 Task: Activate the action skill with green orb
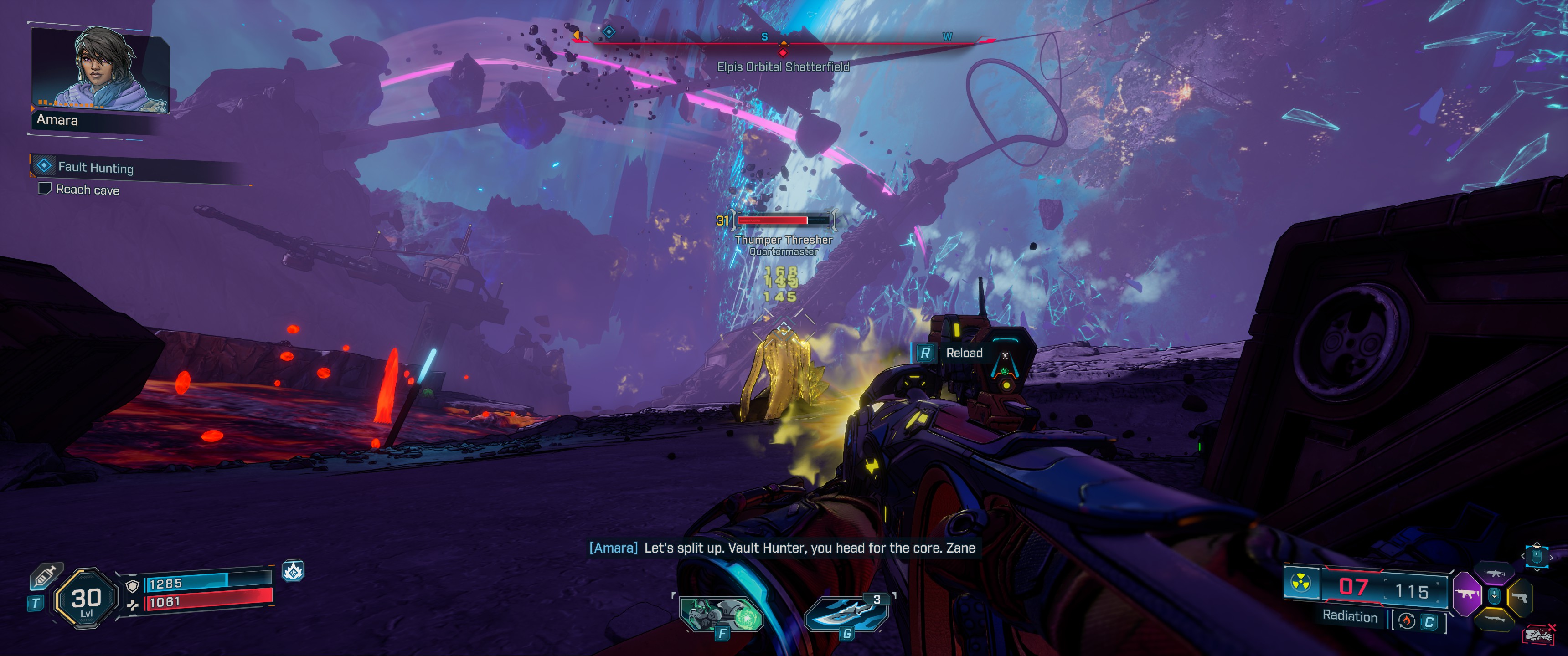click(x=722, y=613)
